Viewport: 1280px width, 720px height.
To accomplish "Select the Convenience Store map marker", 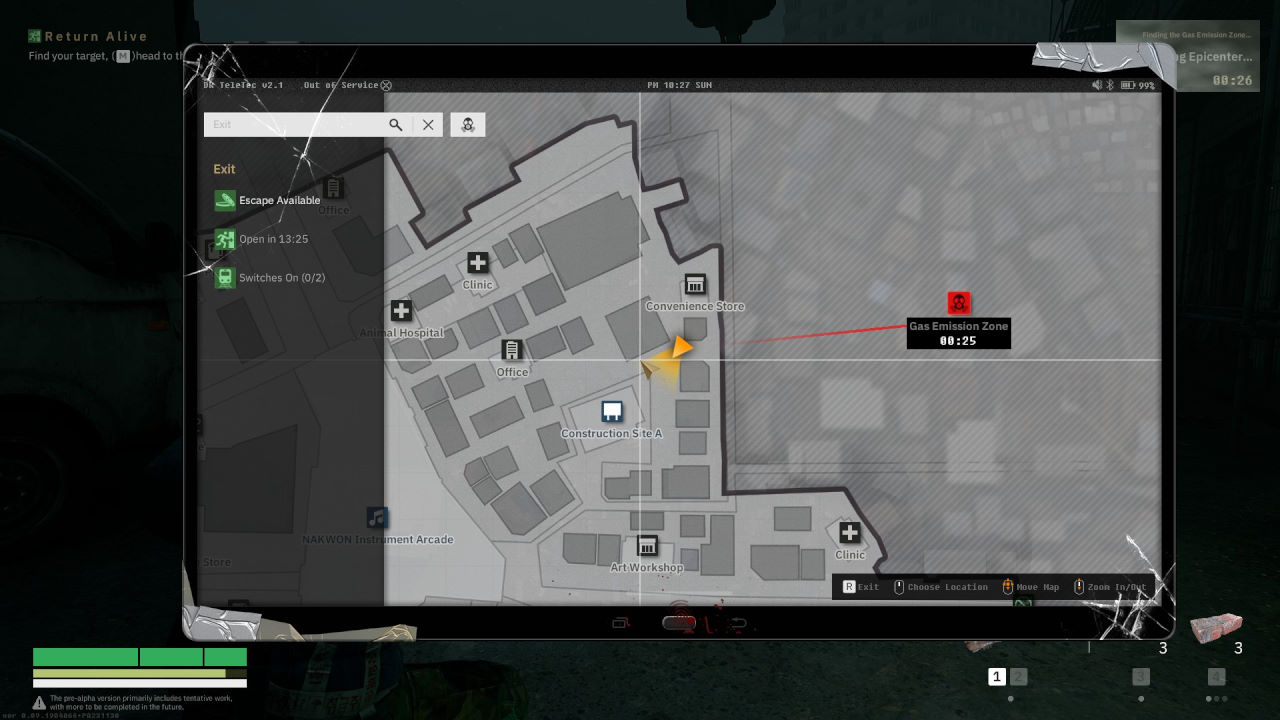I will [x=694, y=285].
